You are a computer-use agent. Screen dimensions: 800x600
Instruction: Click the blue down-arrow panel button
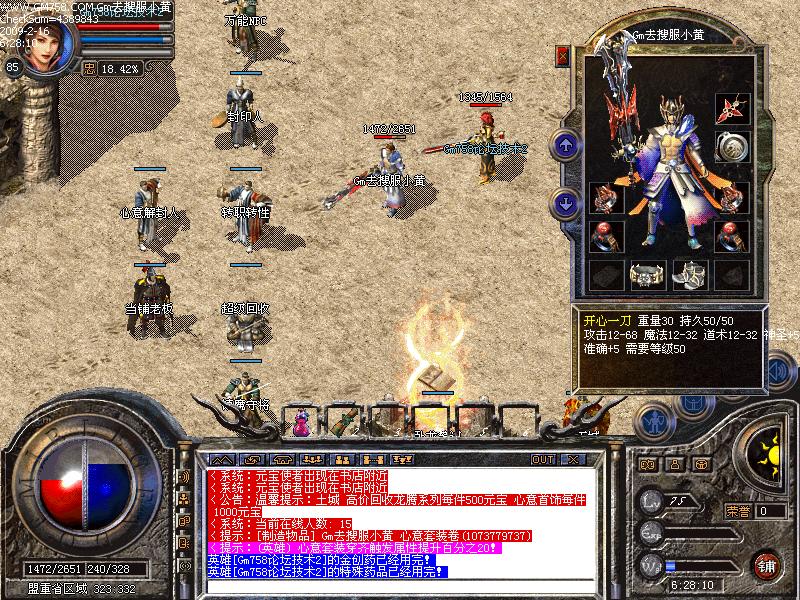coord(566,204)
